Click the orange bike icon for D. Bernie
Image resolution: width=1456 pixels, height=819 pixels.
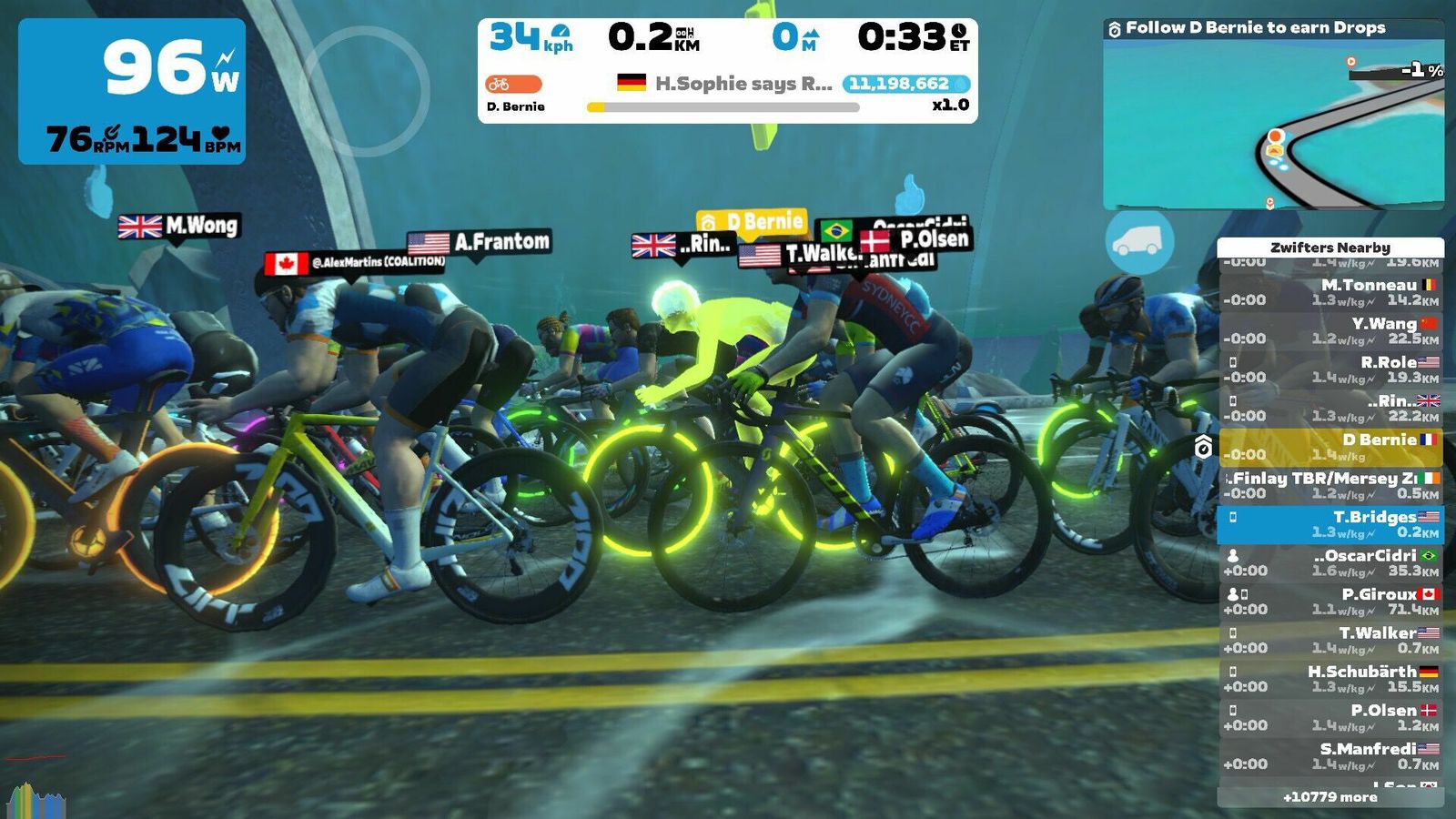click(x=512, y=85)
